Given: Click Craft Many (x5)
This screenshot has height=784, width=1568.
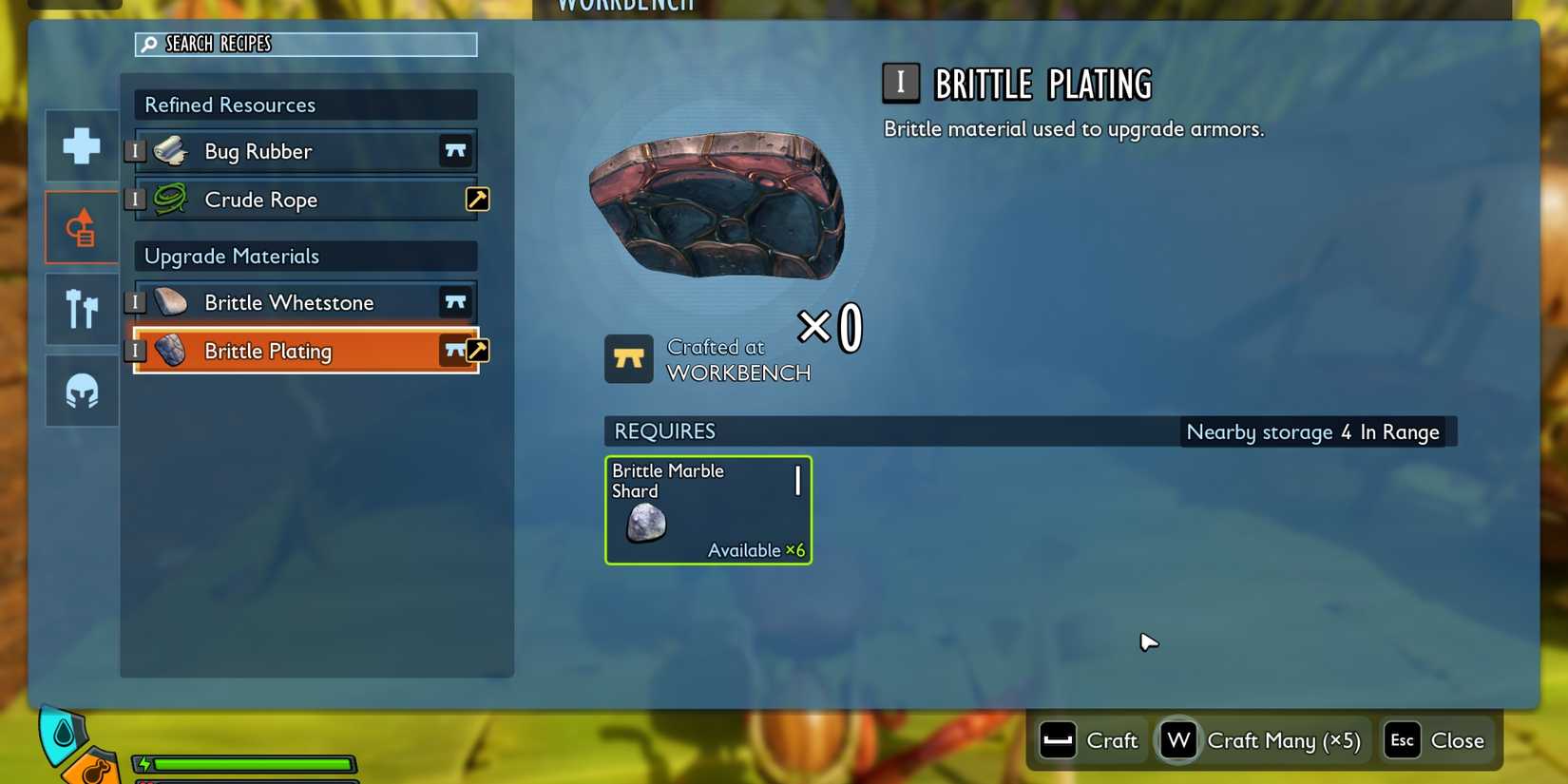Looking at the screenshot, I should [1261, 740].
